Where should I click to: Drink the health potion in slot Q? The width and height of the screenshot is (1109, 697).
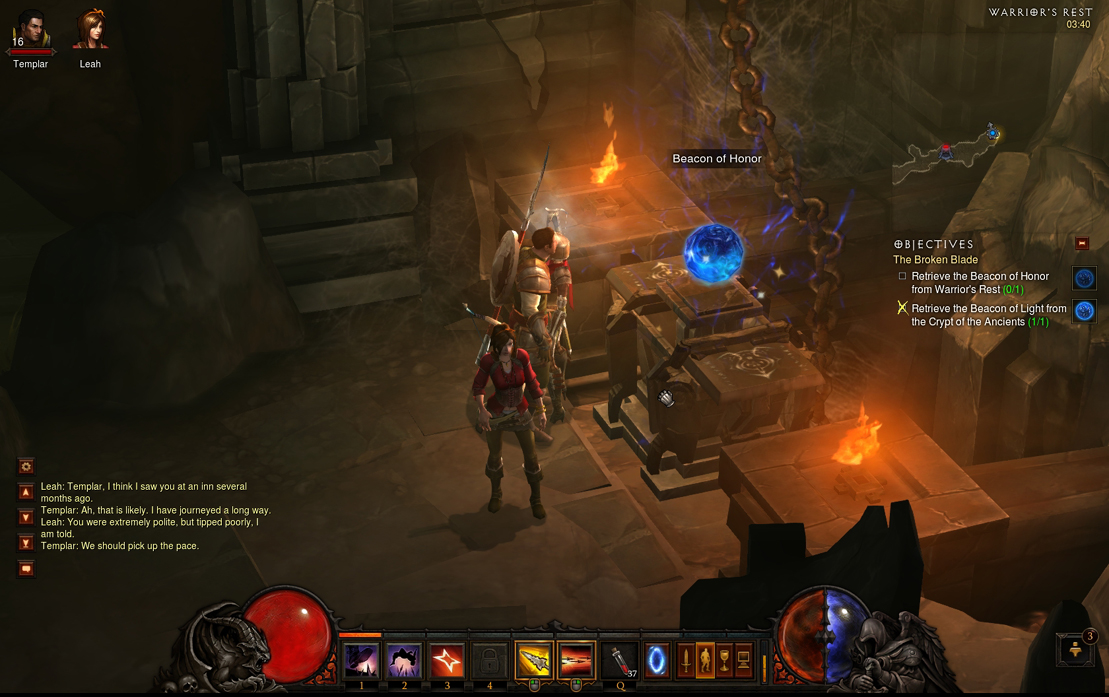pyautogui.click(x=621, y=661)
